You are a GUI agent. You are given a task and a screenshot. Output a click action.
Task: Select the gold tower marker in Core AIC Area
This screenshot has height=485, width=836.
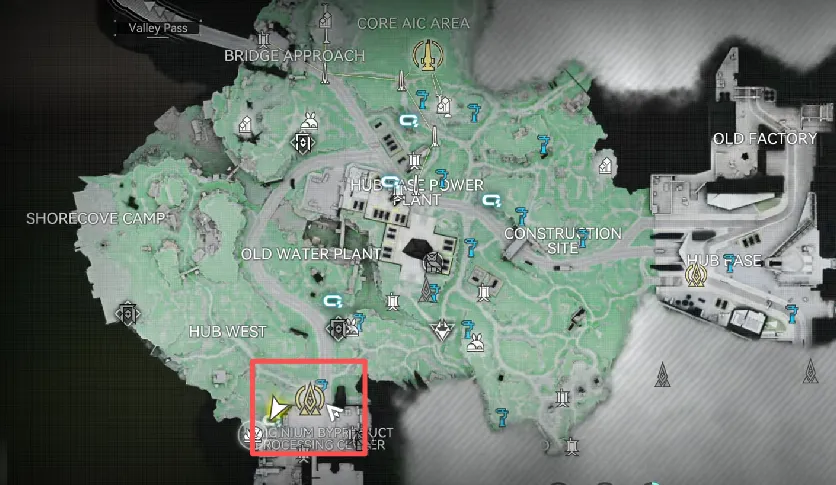pos(427,54)
